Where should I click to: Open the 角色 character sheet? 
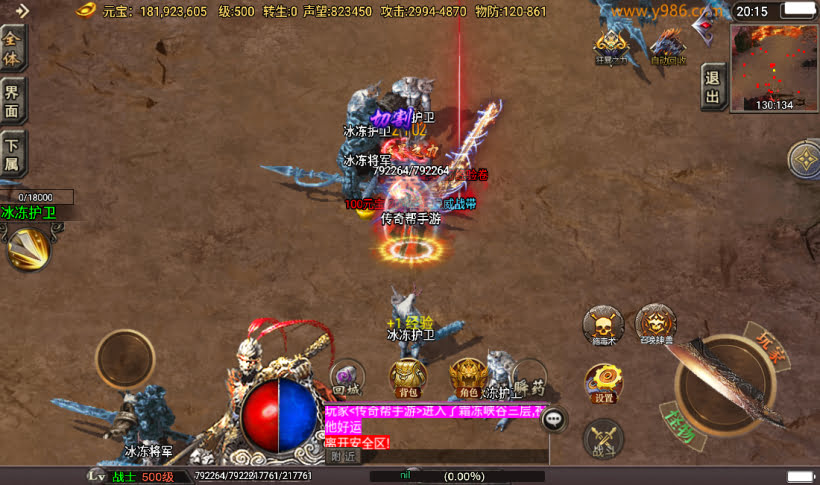[x=466, y=376]
